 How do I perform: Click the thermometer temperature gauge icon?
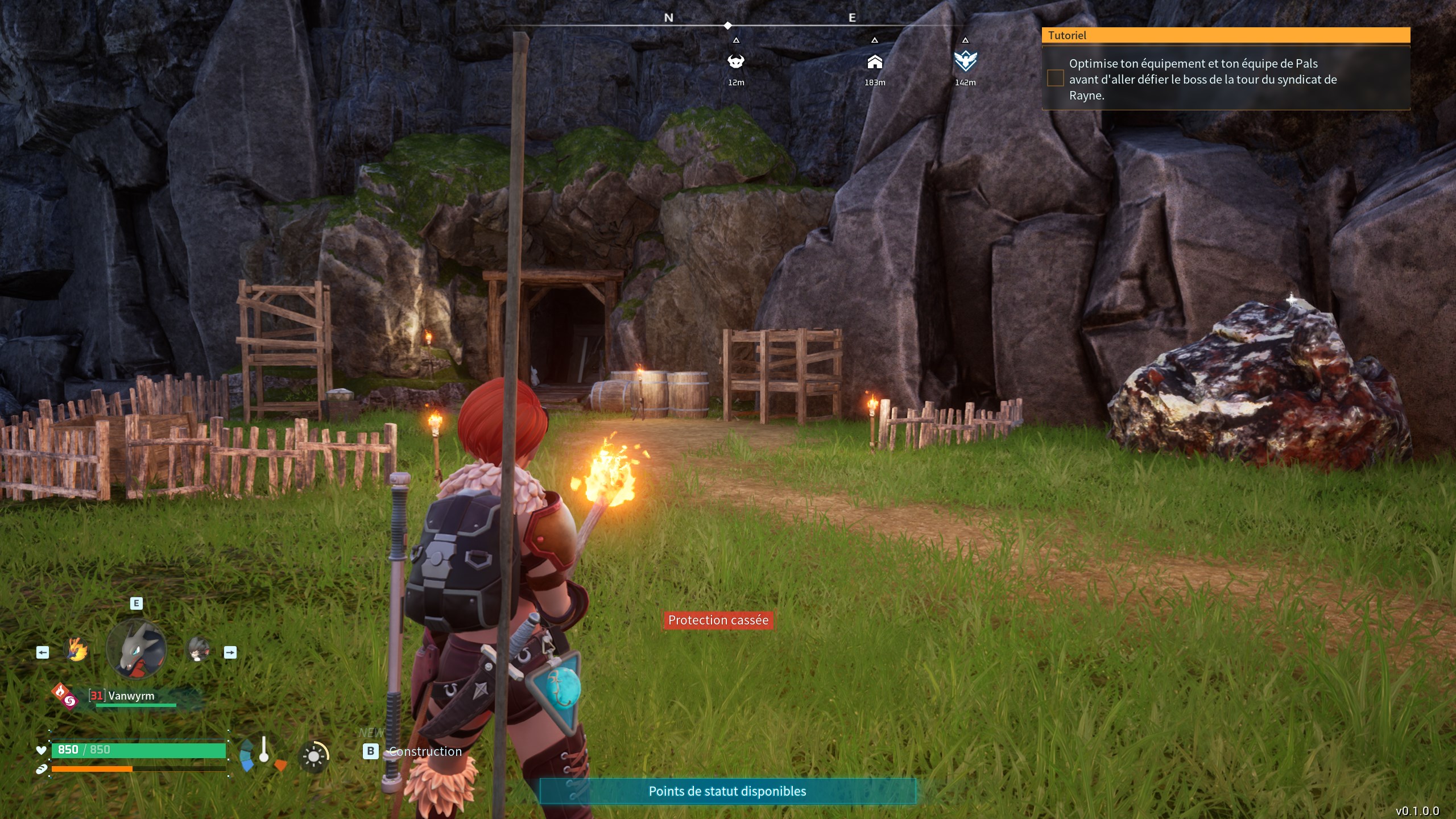[265, 750]
